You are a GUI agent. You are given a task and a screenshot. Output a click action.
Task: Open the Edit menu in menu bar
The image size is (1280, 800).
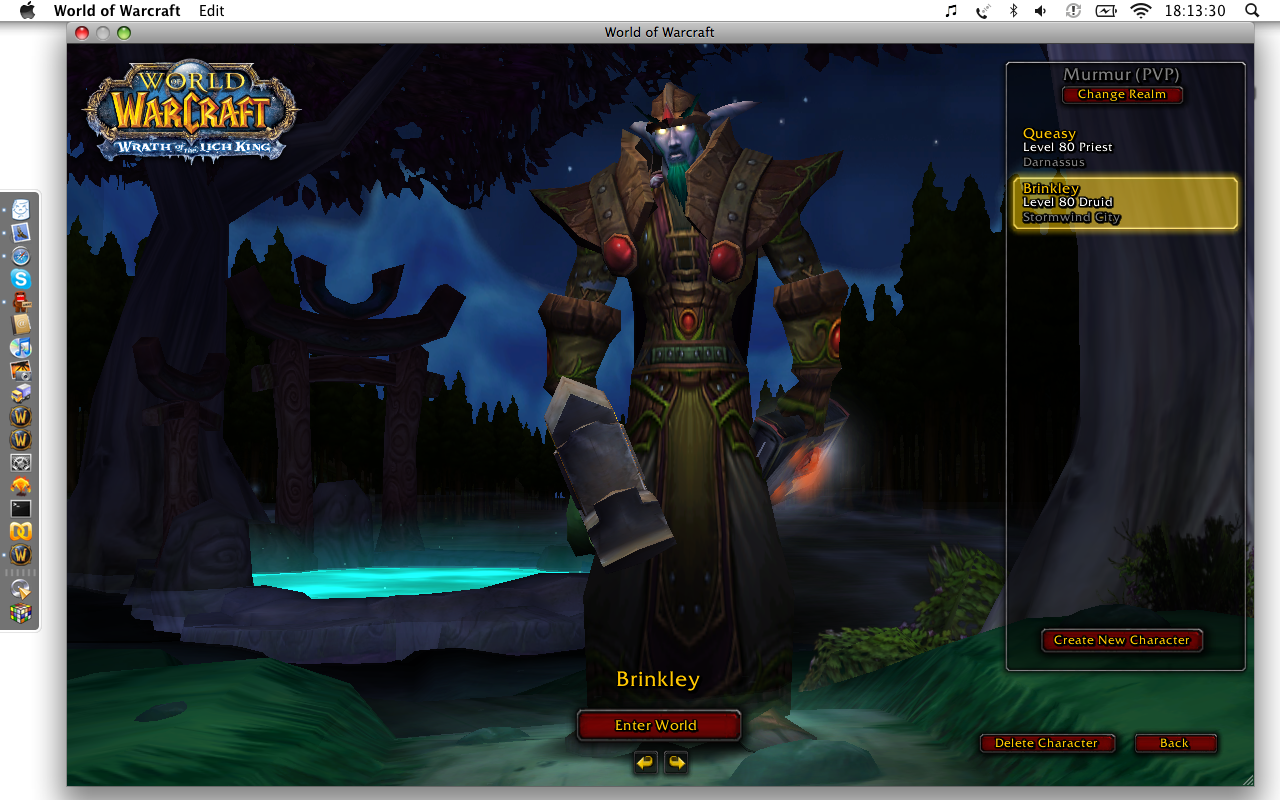click(211, 11)
